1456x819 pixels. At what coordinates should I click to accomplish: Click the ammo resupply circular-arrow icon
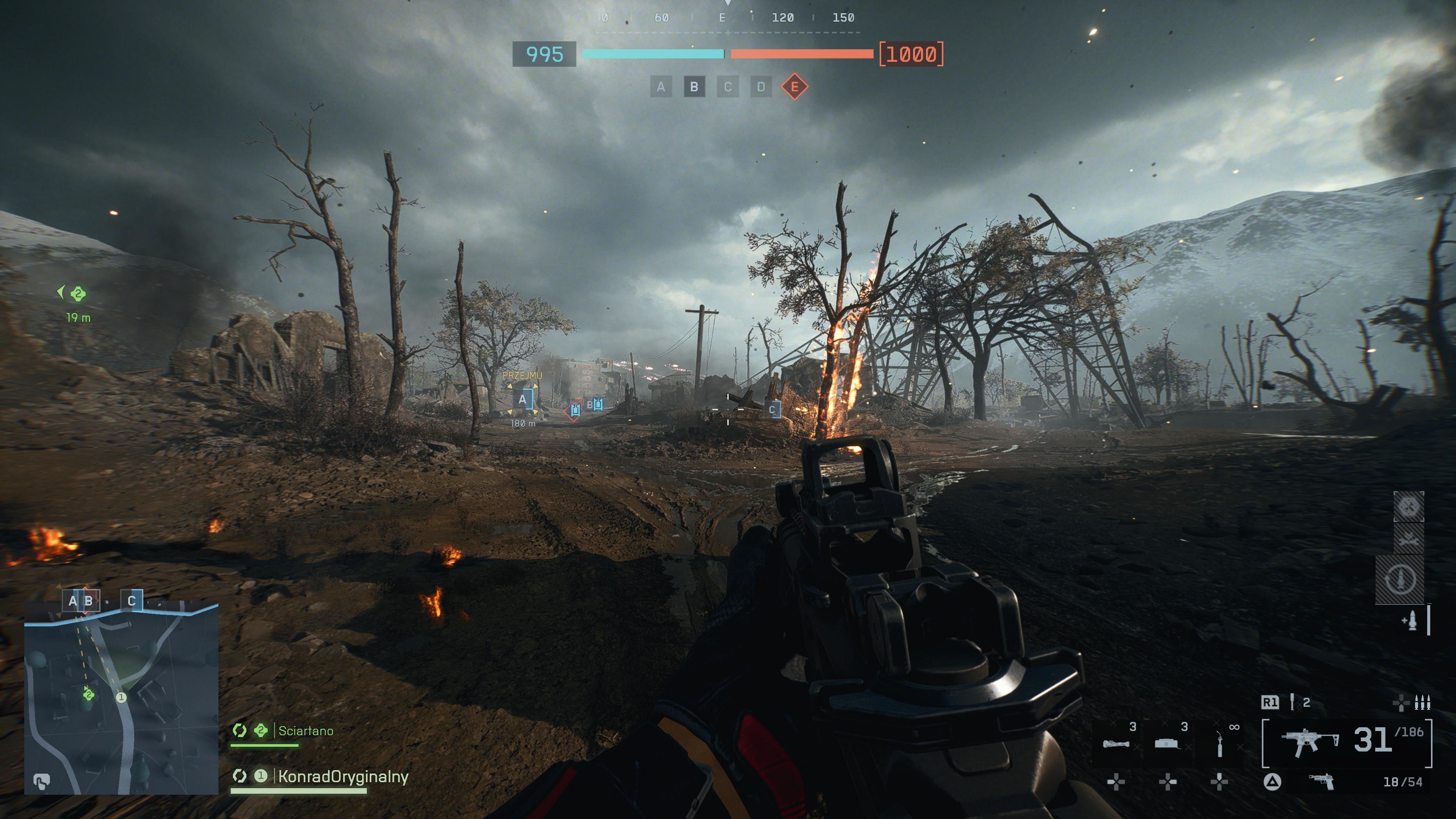click(1400, 579)
